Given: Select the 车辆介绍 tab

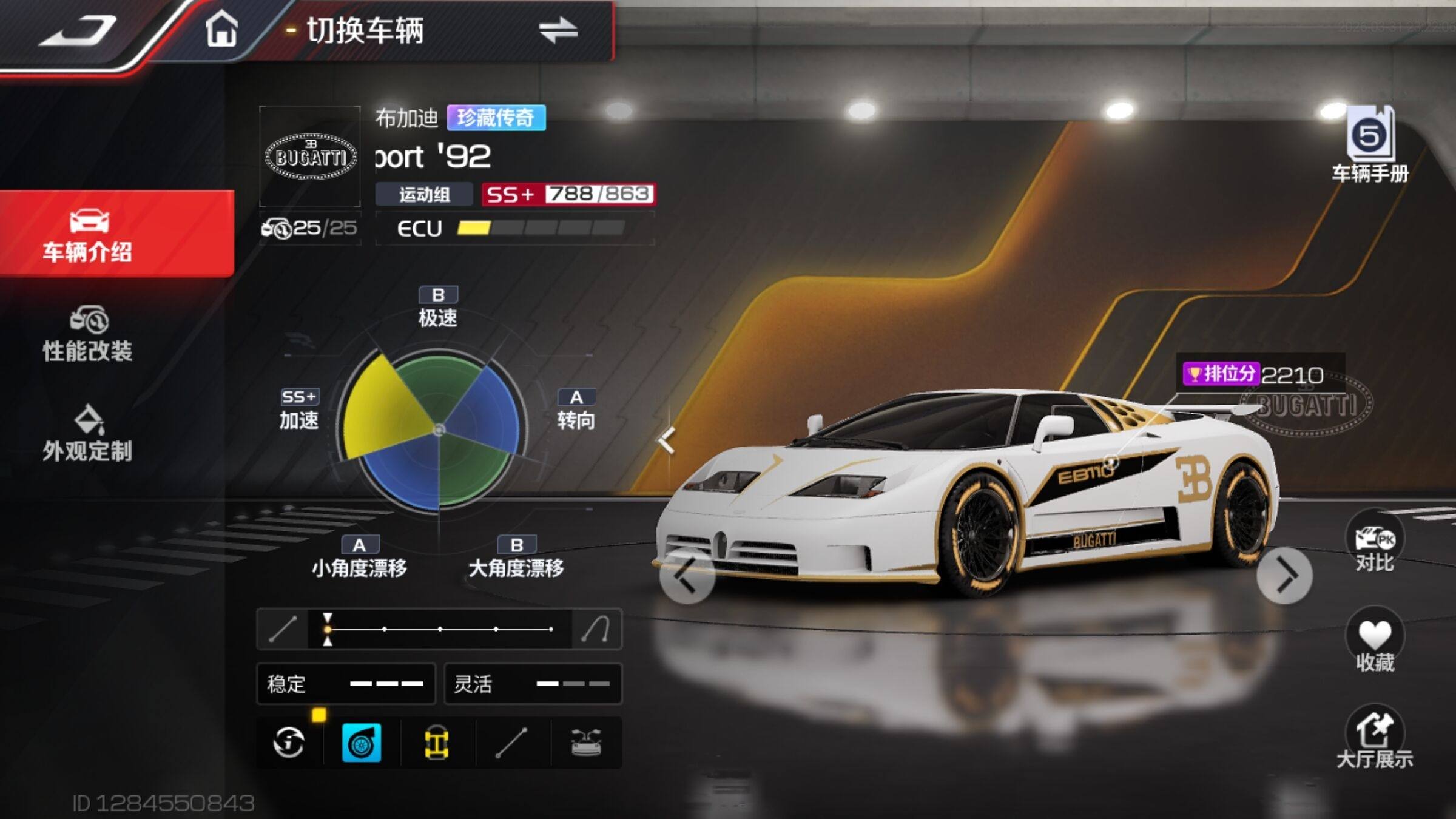Looking at the screenshot, I should pyautogui.click(x=89, y=235).
